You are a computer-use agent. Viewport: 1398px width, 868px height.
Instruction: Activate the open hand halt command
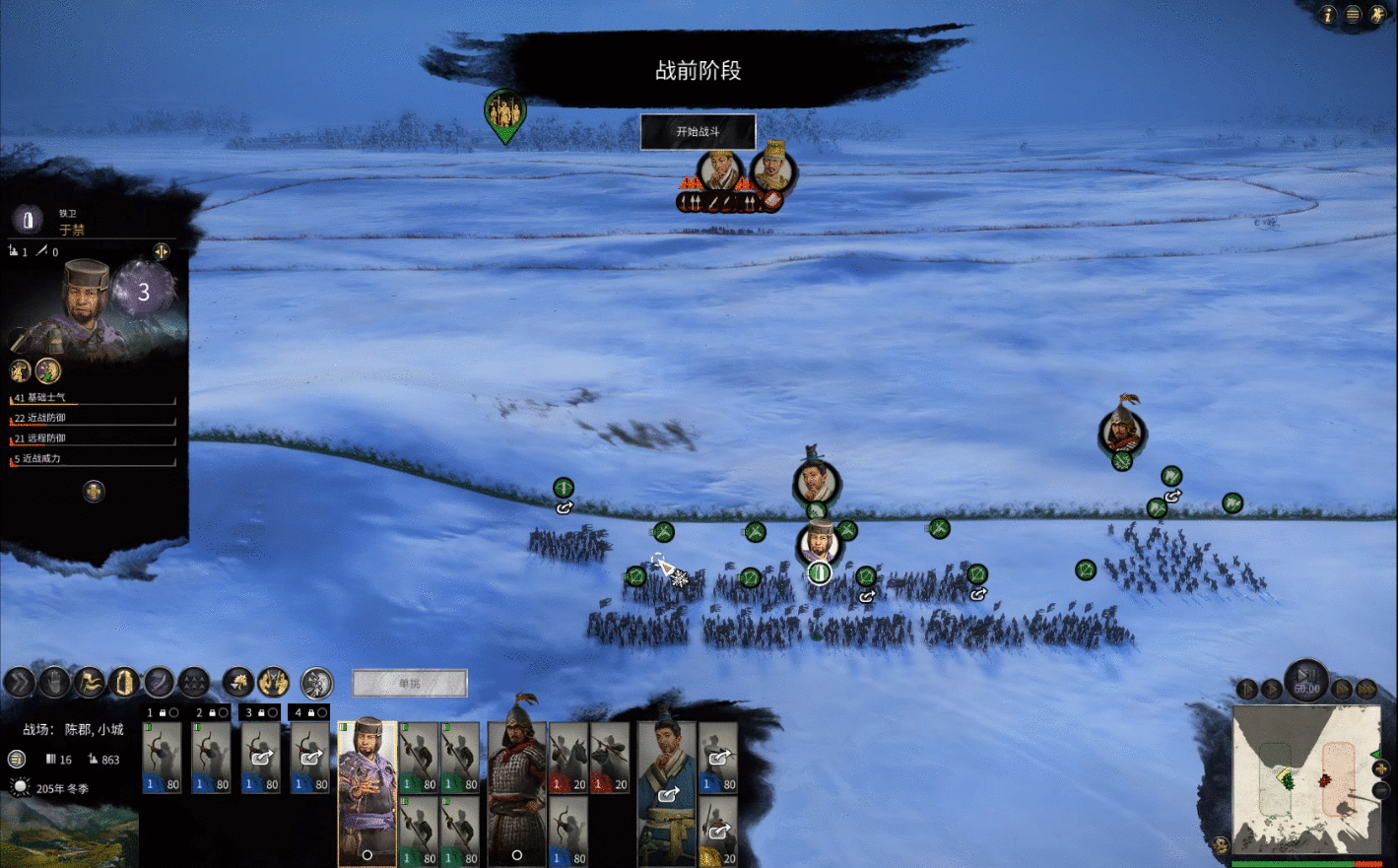54,682
